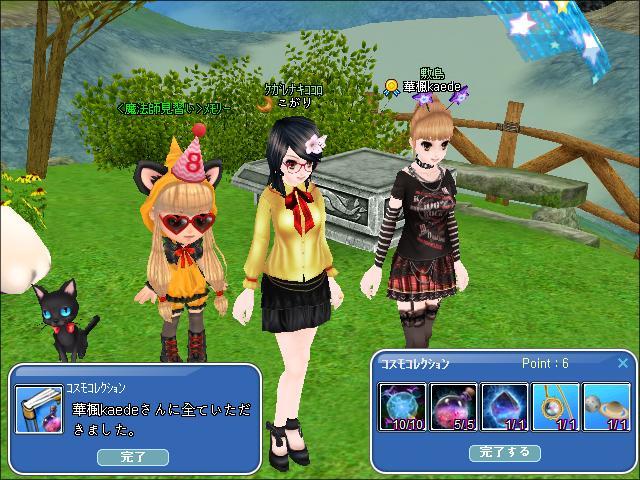Image resolution: width=640 pixels, height=480 pixels.
Task: Confirm the 完了 button in the quest dialog
Action: click(133, 457)
